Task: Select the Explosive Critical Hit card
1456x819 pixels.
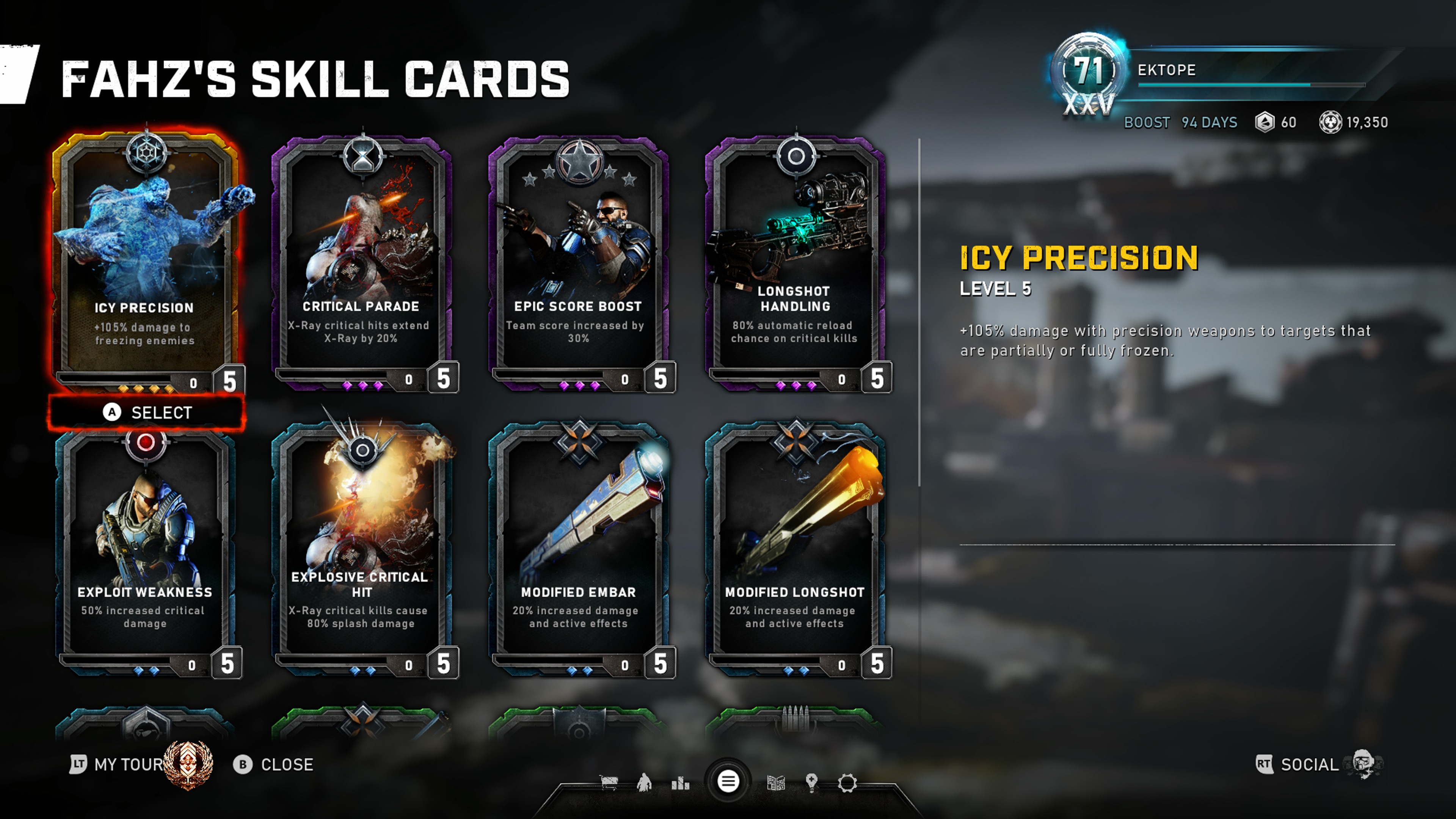Action: pos(362,548)
